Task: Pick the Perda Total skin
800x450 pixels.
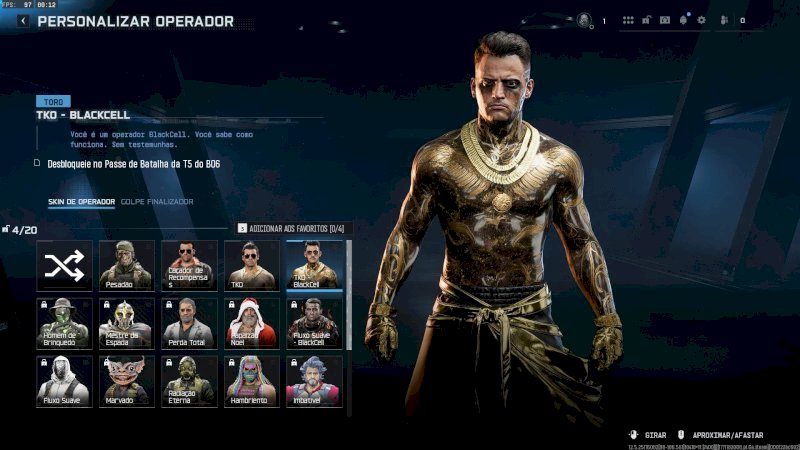Action: coord(189,322)
